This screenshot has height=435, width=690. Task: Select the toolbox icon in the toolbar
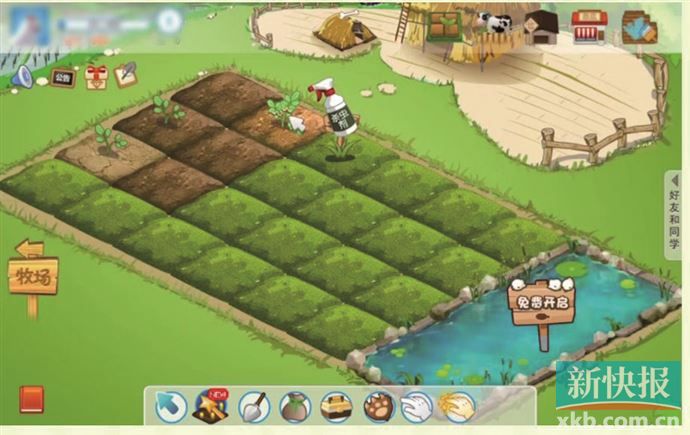[335, 407]
